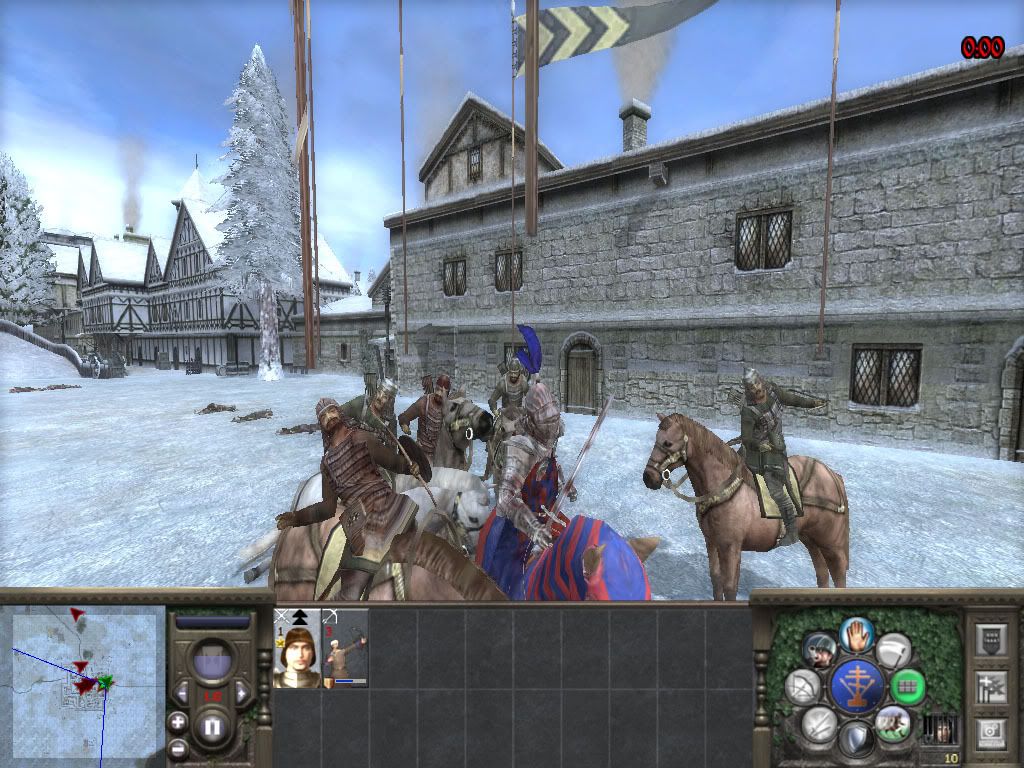Pause the battle
The width and height of the screenshot is (1024, 768).
point(211,726)
